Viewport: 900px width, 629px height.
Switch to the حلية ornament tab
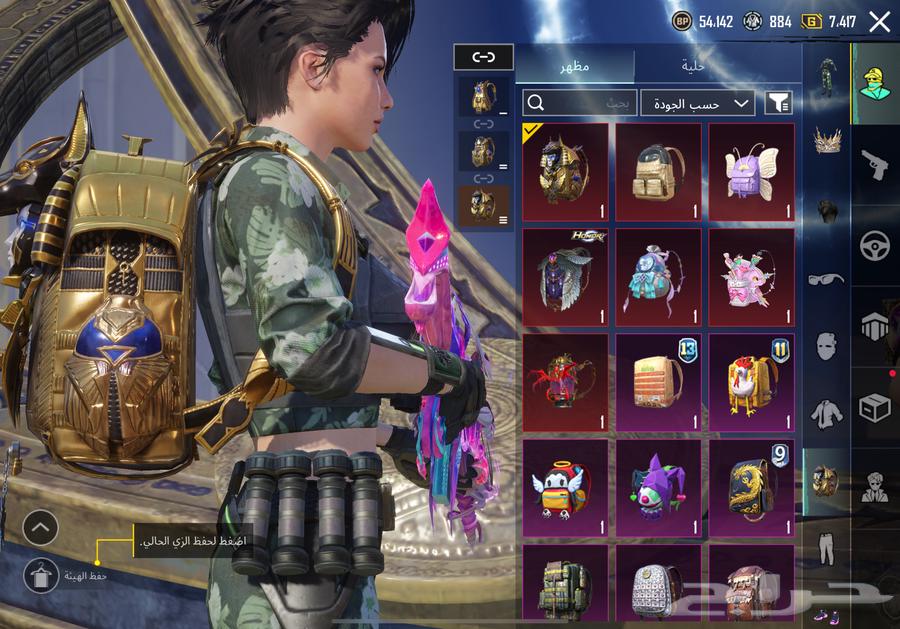coord(693,66)
